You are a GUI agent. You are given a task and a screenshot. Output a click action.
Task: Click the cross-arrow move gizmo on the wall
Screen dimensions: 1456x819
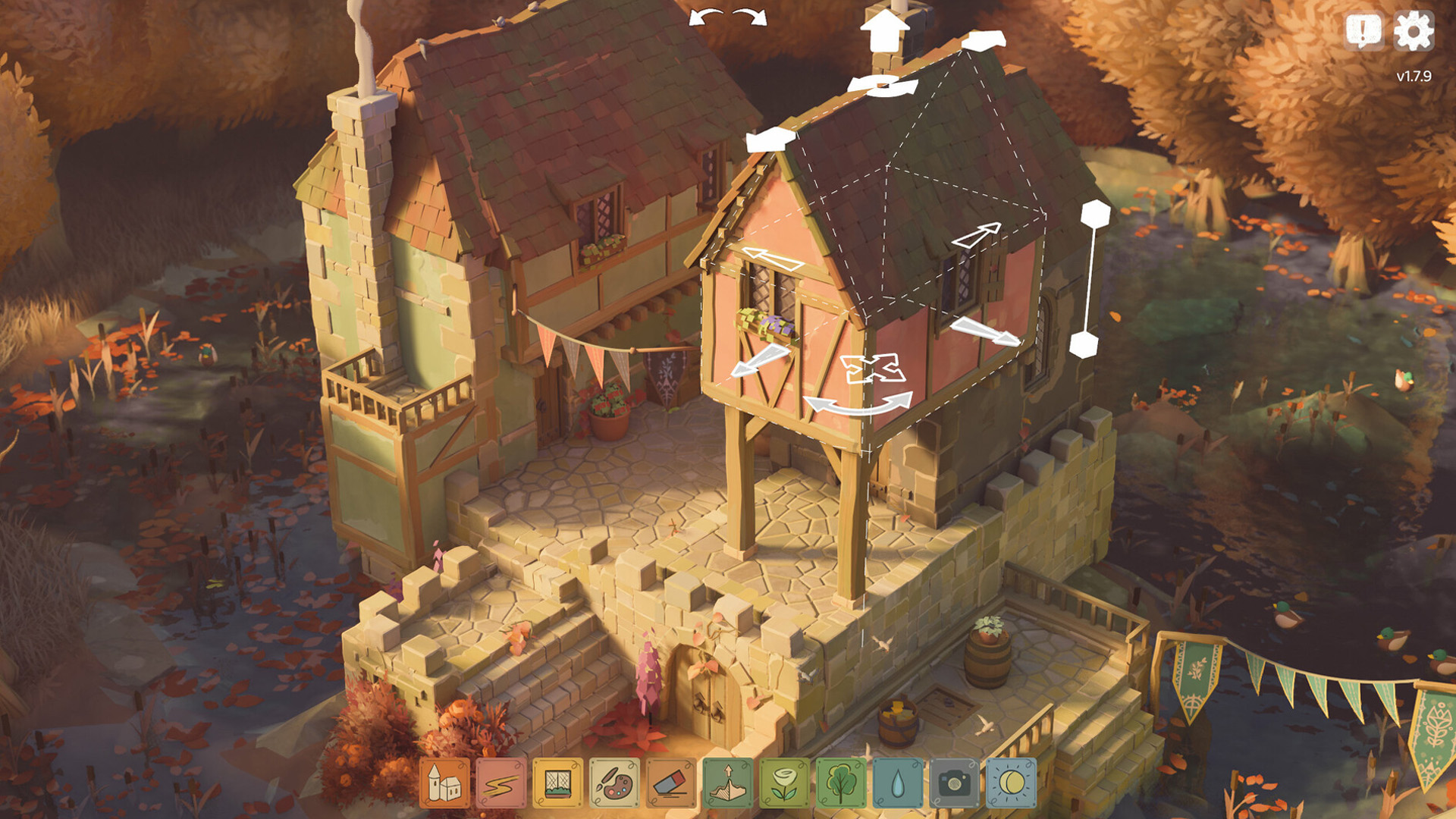874,369
